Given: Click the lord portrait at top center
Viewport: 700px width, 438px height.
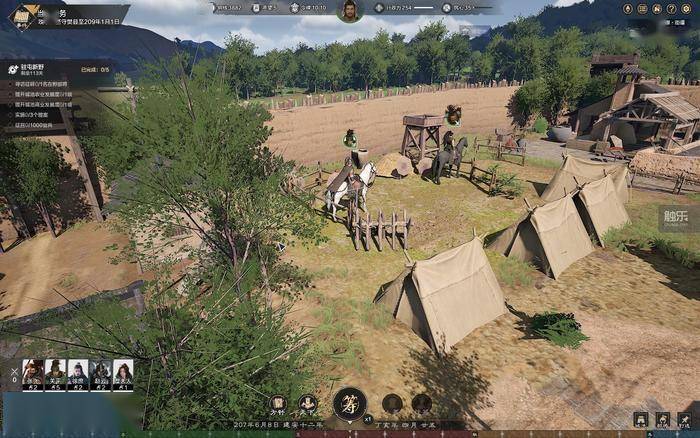Looking at the screenshot, I should (x=350, y=11).
